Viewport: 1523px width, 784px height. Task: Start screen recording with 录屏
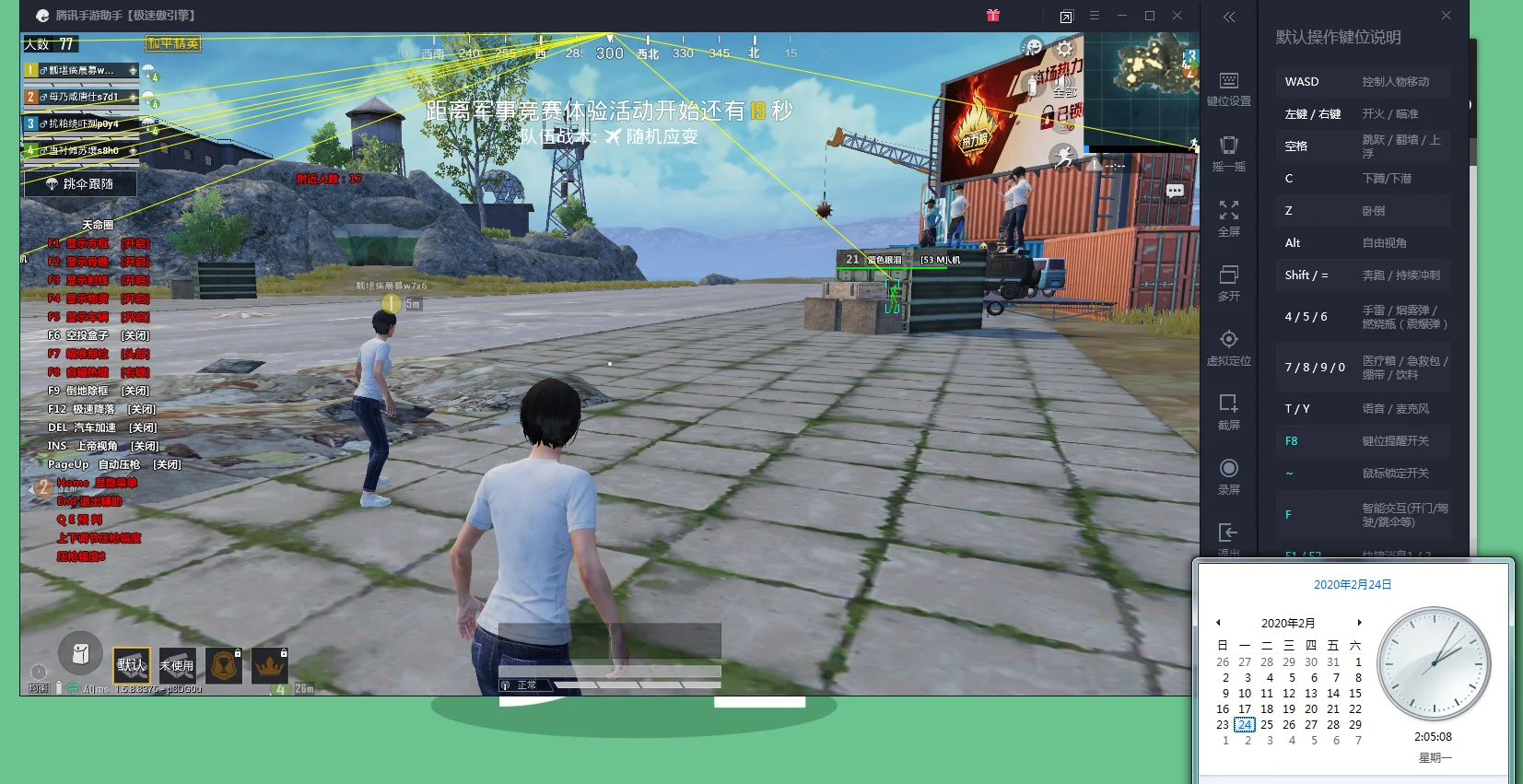pyautogui.click(x=1229, y=476)
